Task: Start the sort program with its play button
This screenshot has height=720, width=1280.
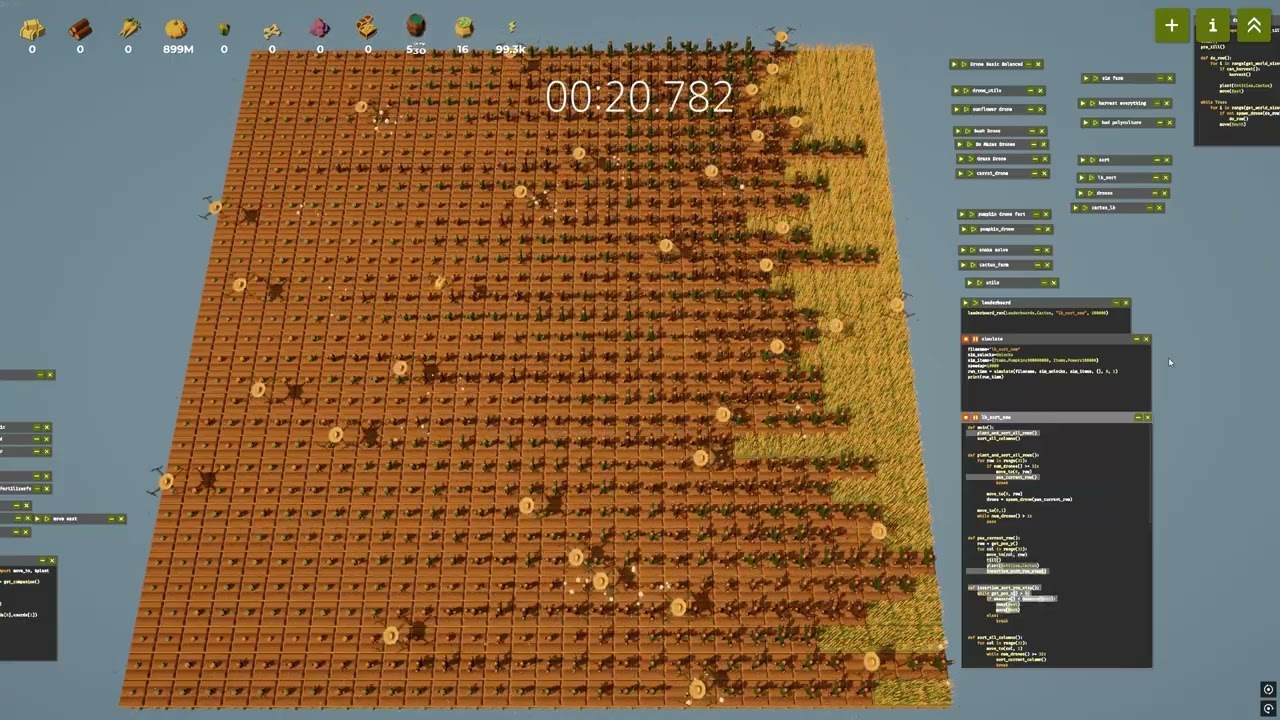Action: [x=1082, y=160]
